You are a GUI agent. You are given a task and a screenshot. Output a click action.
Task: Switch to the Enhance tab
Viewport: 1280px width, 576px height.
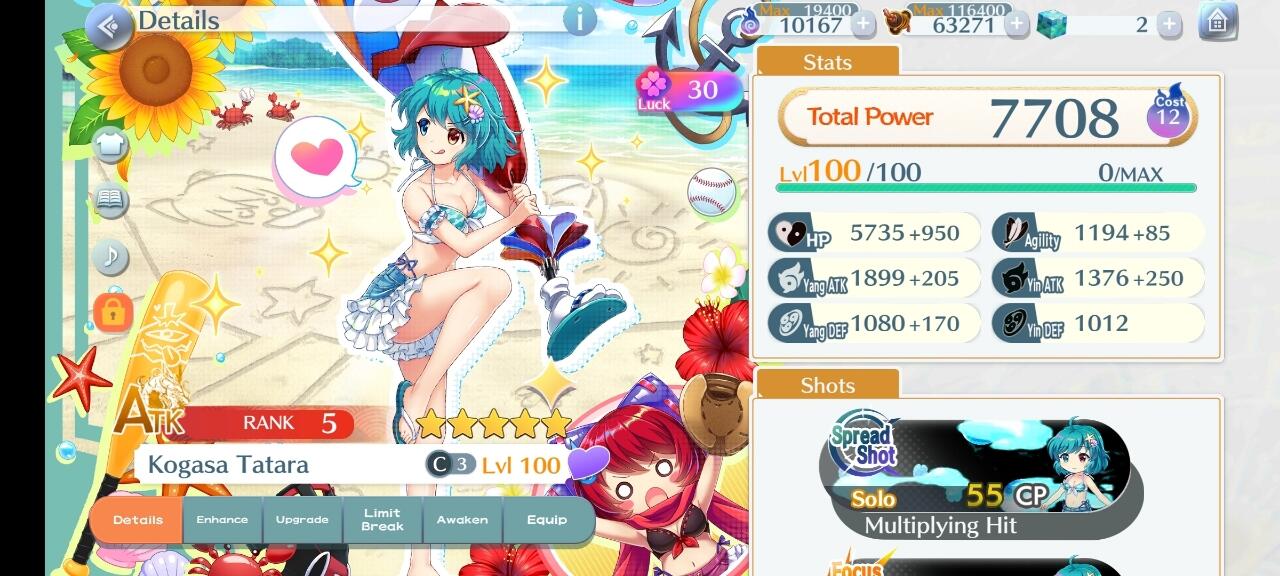tap(222, 520)
